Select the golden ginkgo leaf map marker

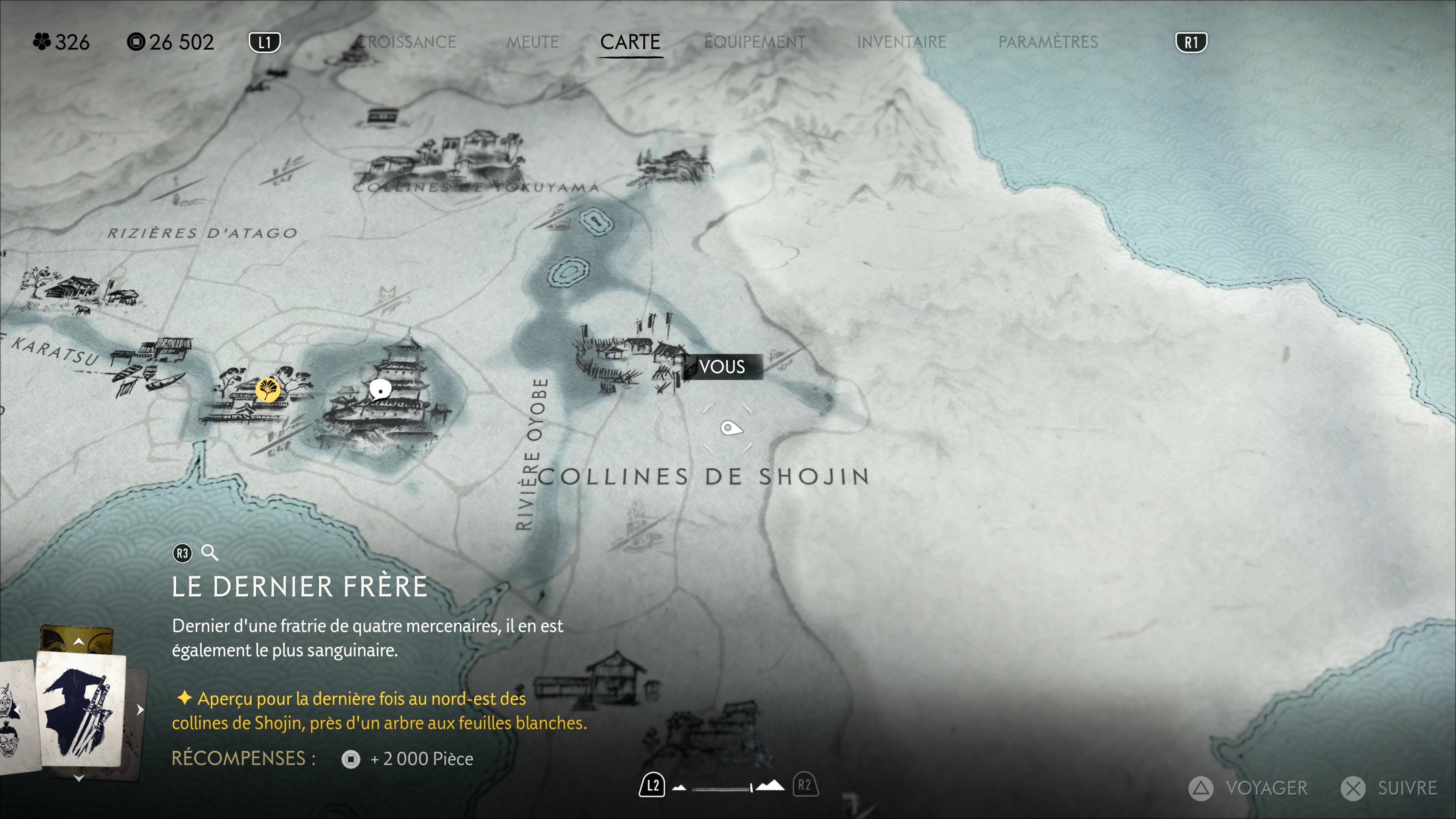pyautogui.click(x=267, y=389)
